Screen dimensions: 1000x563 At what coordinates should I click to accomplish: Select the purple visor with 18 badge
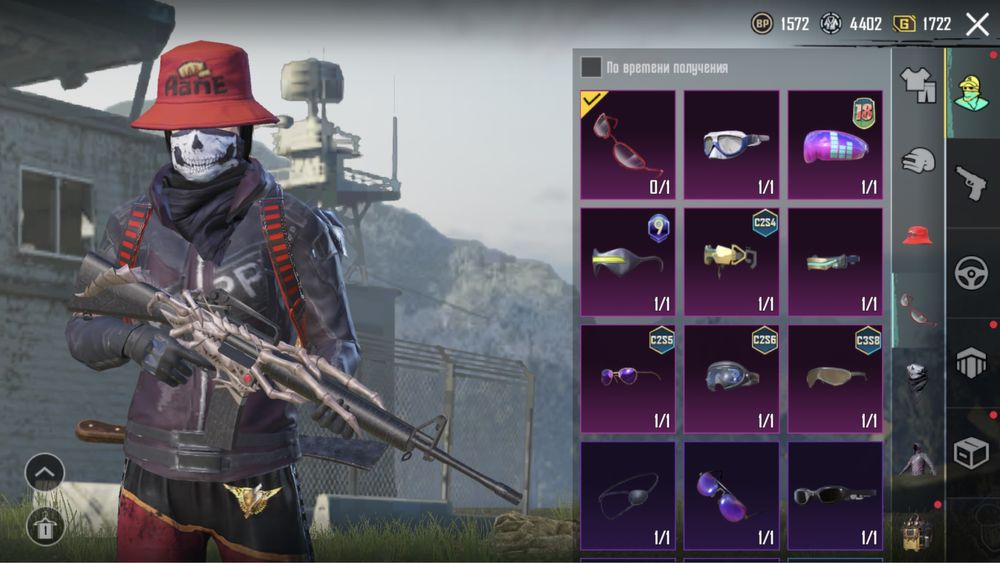point(835,144)
